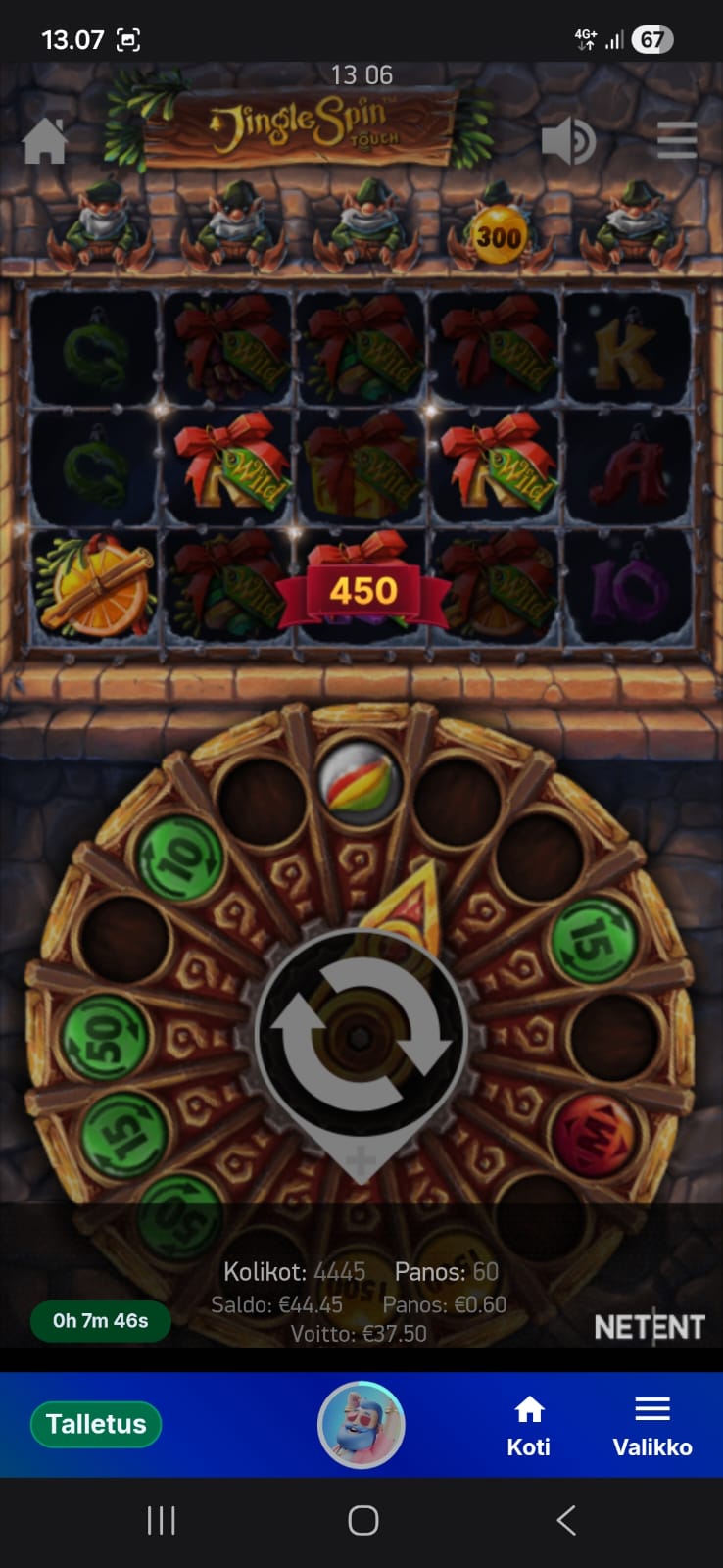Open the Valikko menu
This screenshot has width=723, height=1568.
click(x=651, y=1426)
